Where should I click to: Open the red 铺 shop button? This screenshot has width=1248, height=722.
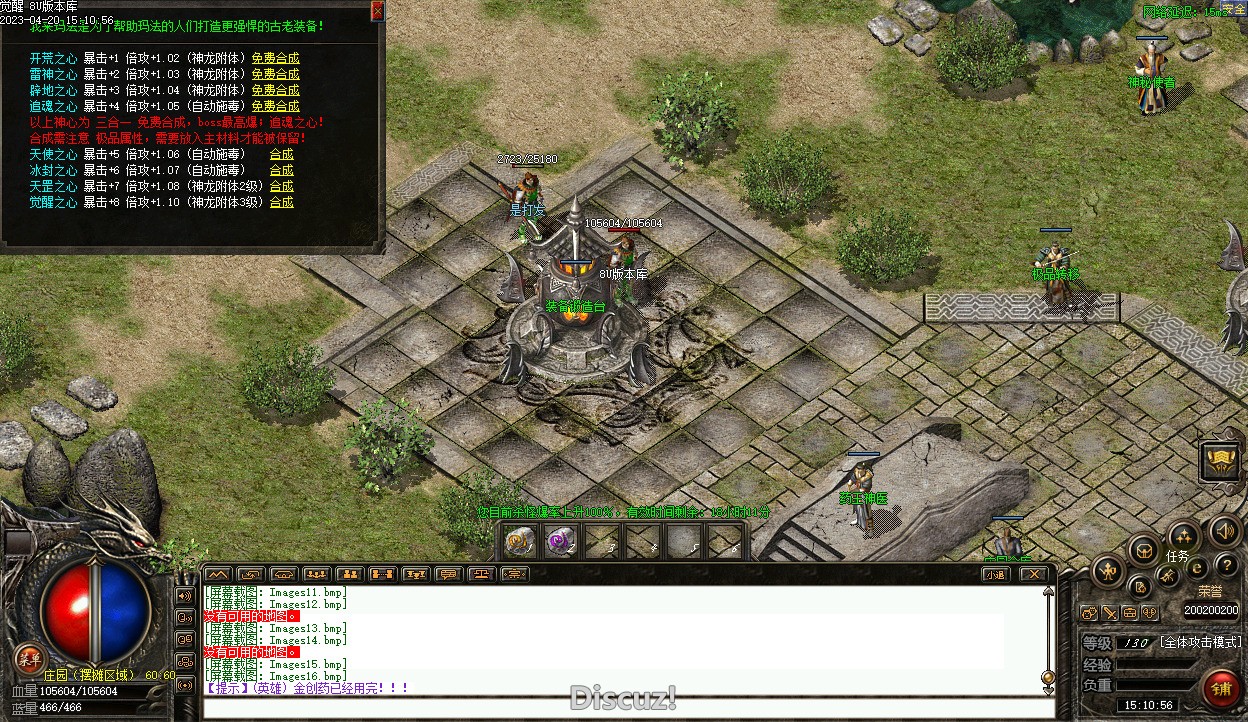1221,689
